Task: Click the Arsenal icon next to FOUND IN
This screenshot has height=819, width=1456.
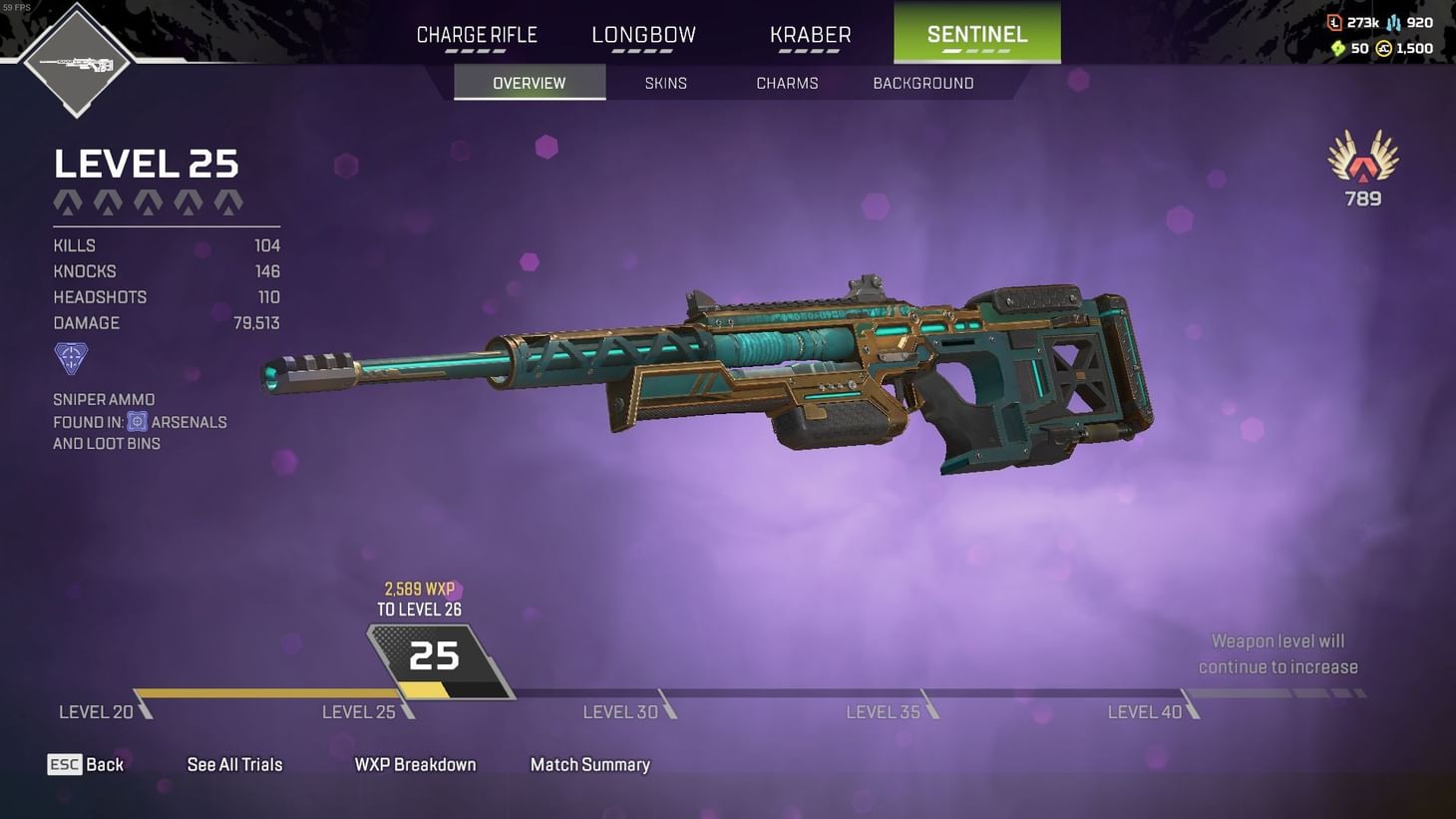Action: (x=137, y=421)
